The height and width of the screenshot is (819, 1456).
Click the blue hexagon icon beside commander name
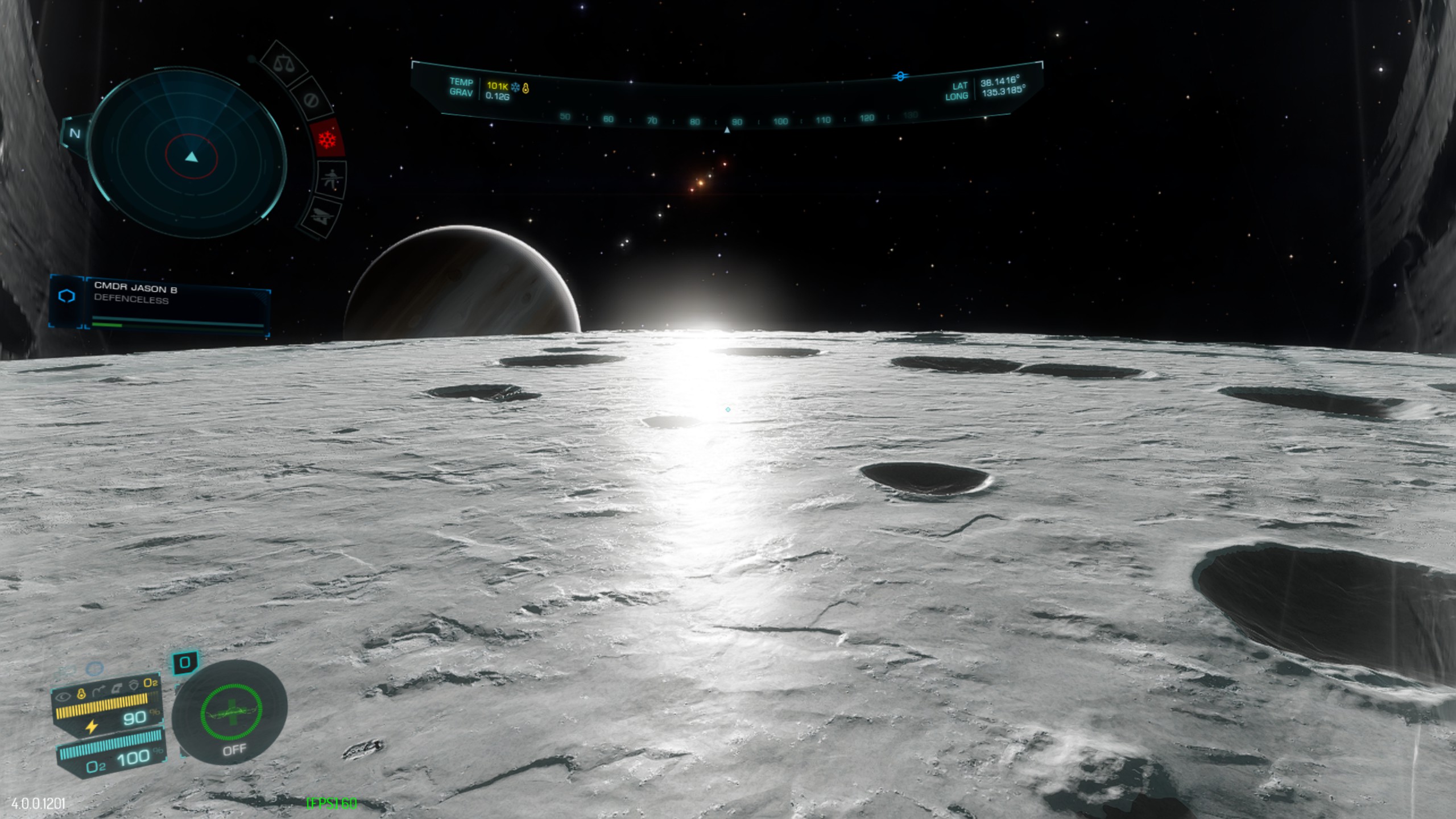coord(67,296)
